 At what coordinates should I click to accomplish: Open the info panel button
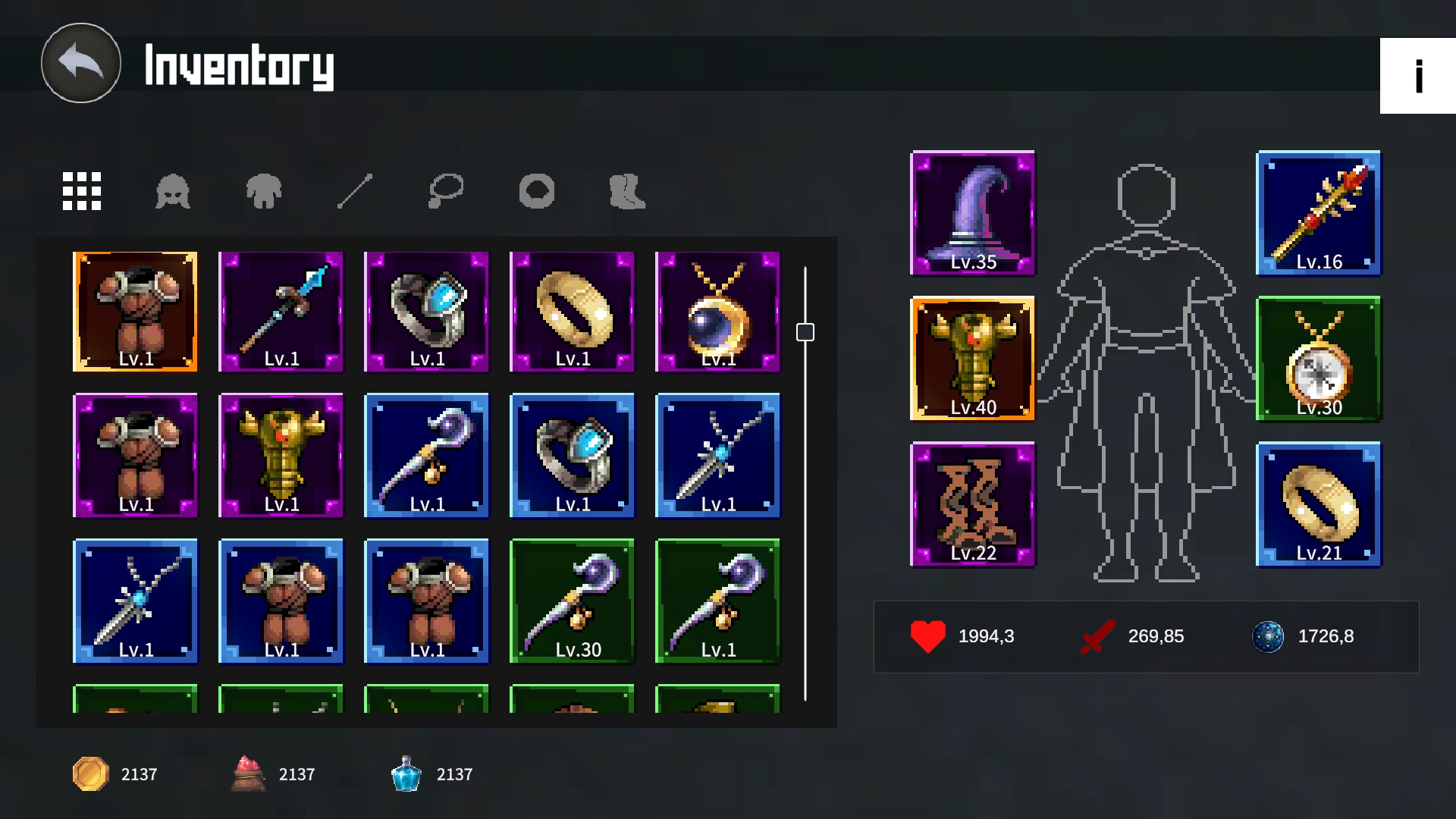1417,76
